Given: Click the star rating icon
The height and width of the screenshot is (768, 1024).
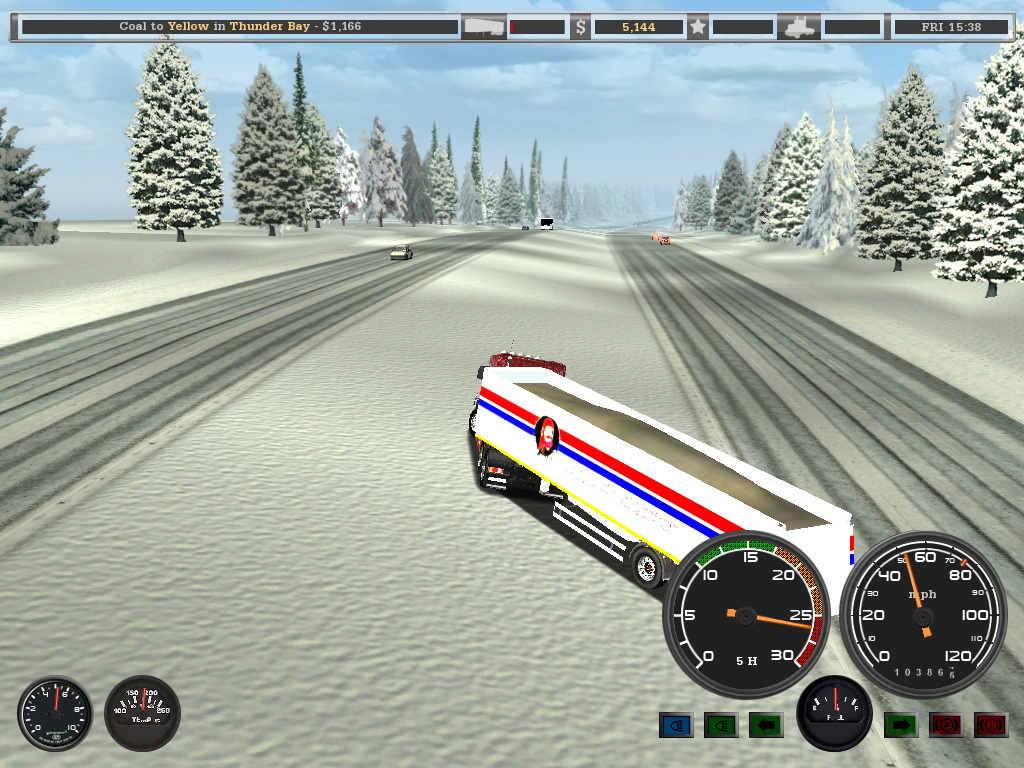Looking at the screenshot, I should [x=698, y=27].
